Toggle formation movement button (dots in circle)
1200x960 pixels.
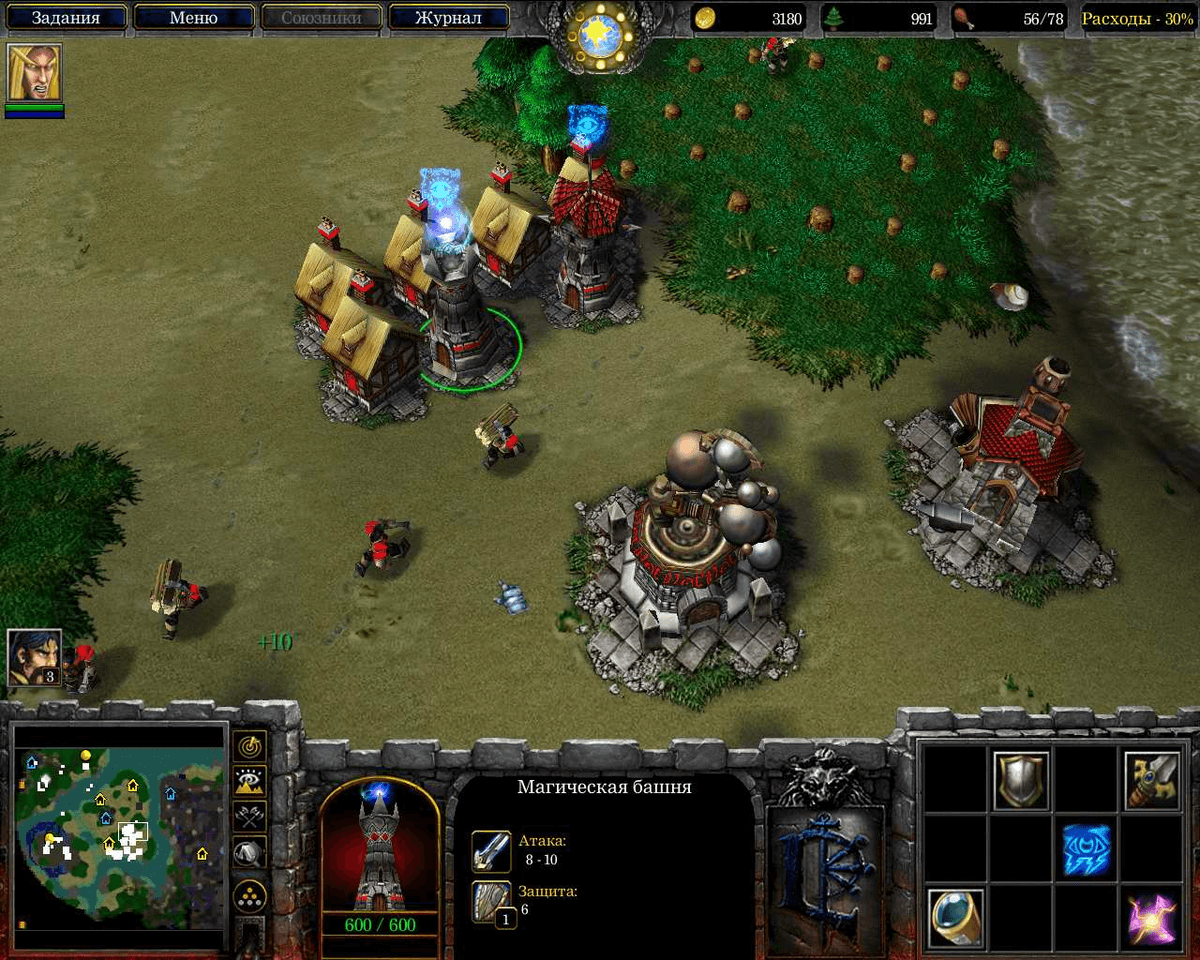tap(249, 894)
